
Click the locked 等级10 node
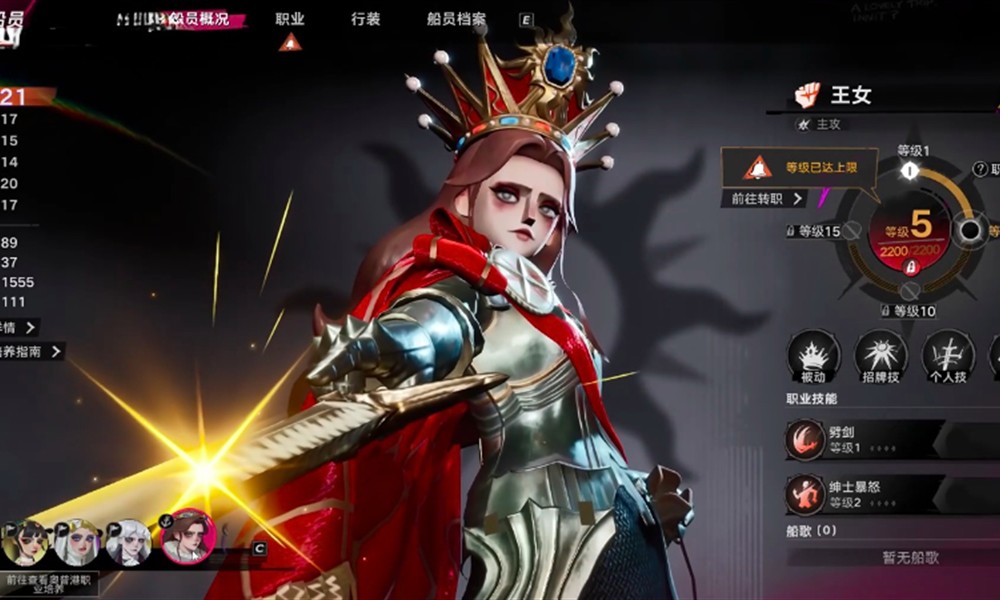909,291
